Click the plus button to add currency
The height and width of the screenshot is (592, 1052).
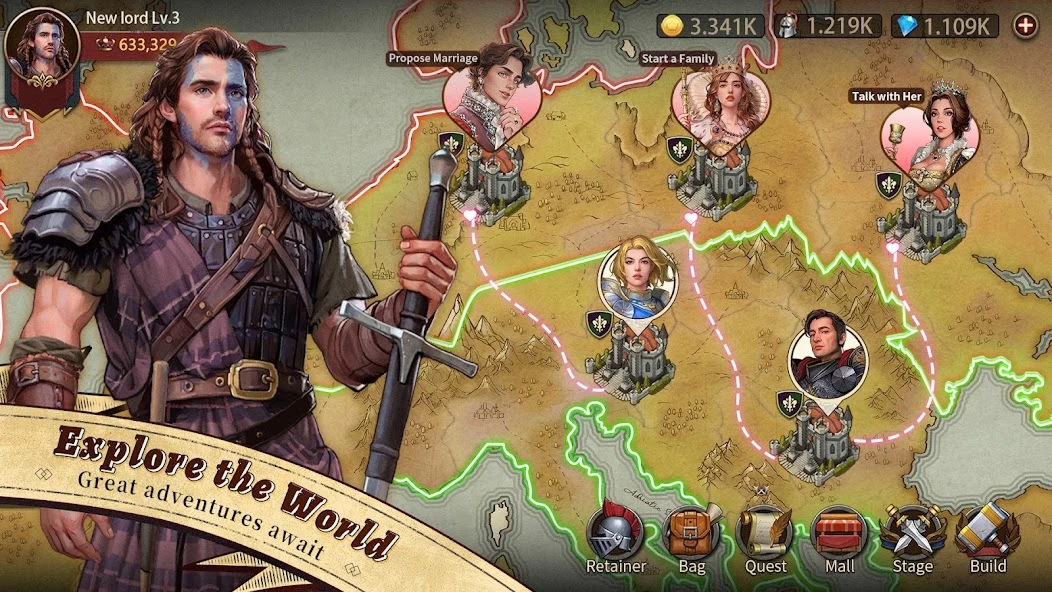point(1025,26)
